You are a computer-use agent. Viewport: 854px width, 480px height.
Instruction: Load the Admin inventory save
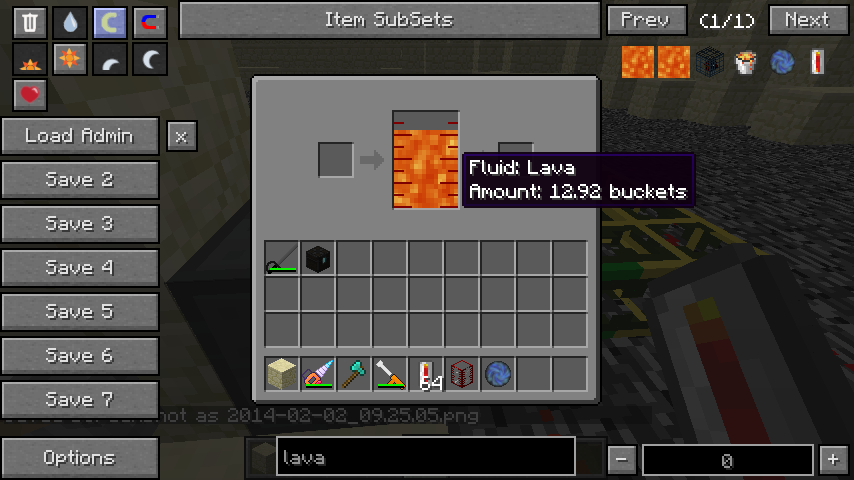[x=79, y=136]
